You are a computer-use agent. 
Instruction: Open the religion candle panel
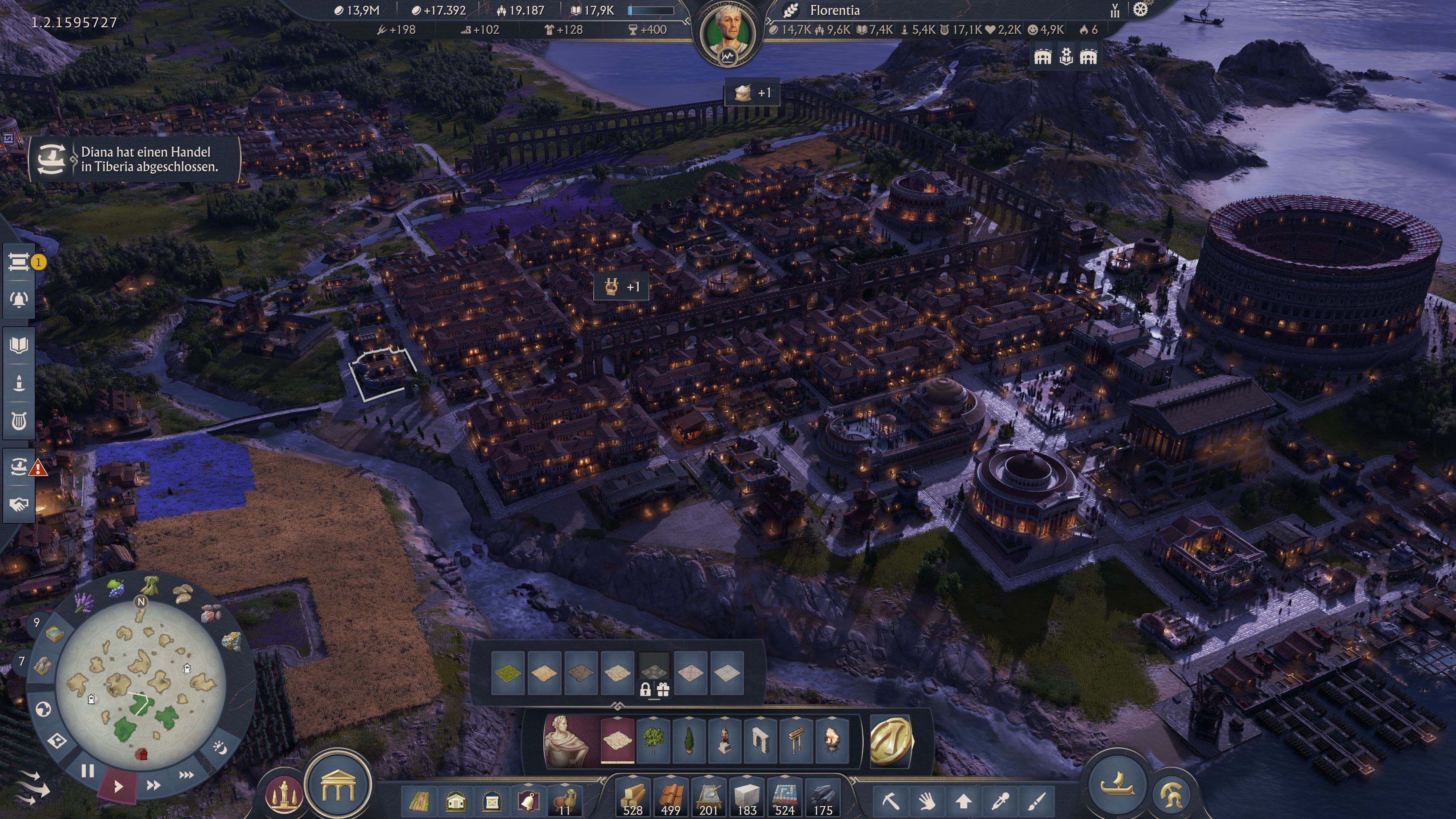(19, 383)
